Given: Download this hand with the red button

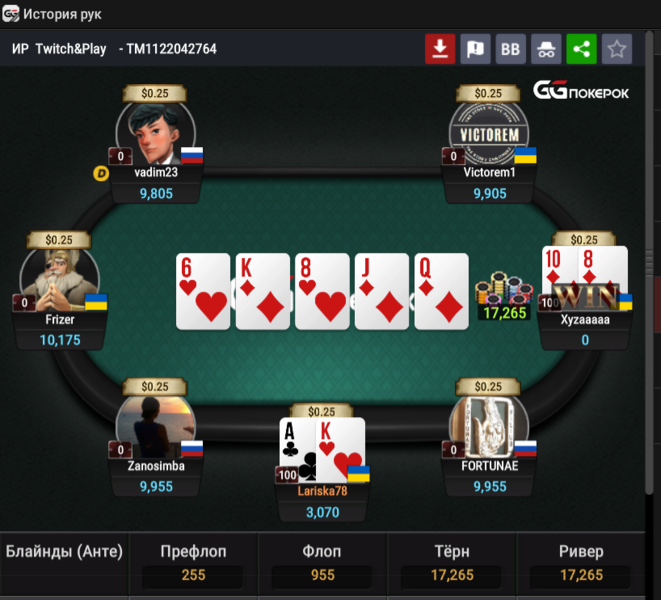Looking at the screenshot, I should [440, 49].
